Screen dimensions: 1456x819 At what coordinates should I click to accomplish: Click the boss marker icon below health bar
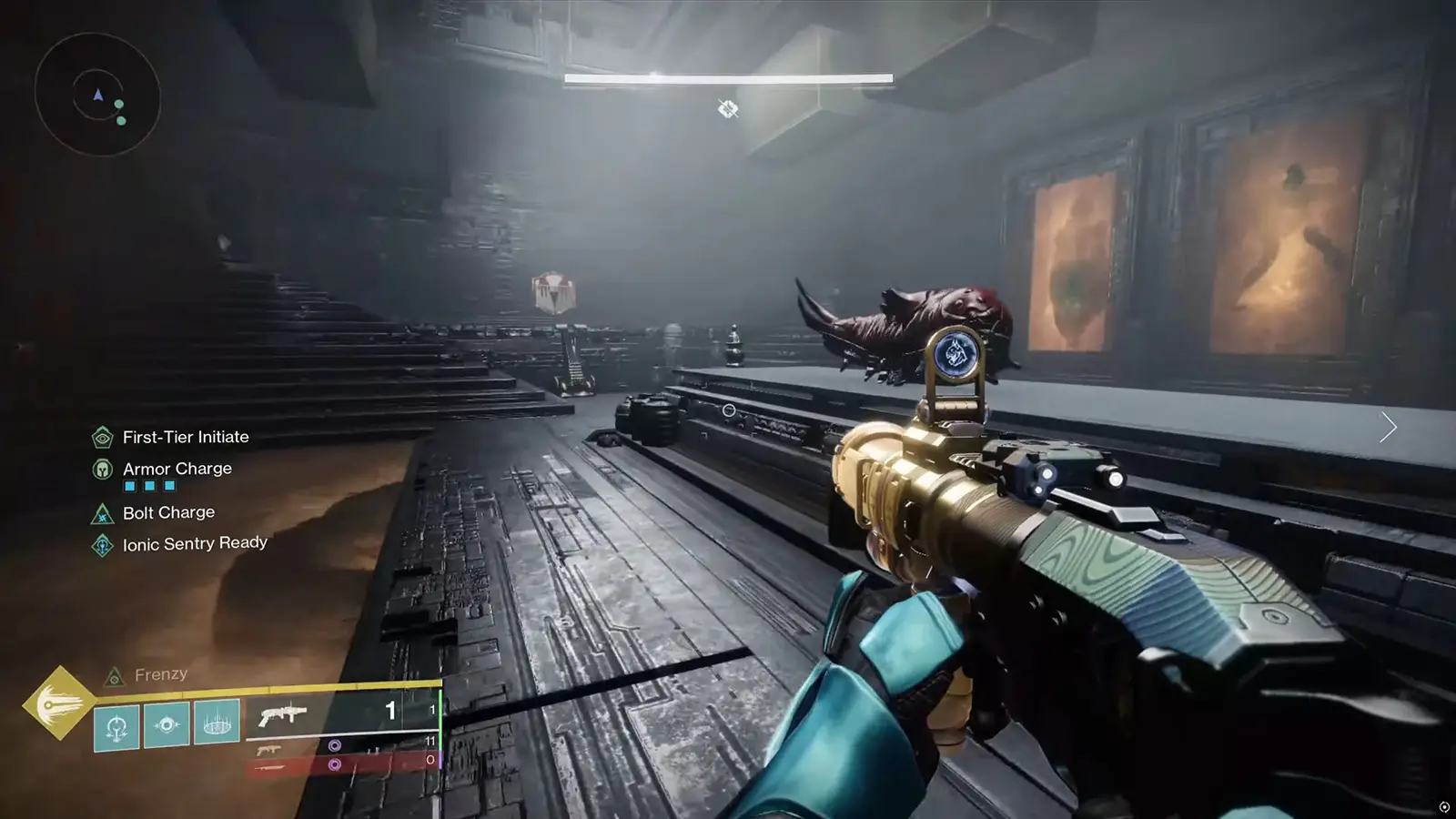[x=727, y=109]
